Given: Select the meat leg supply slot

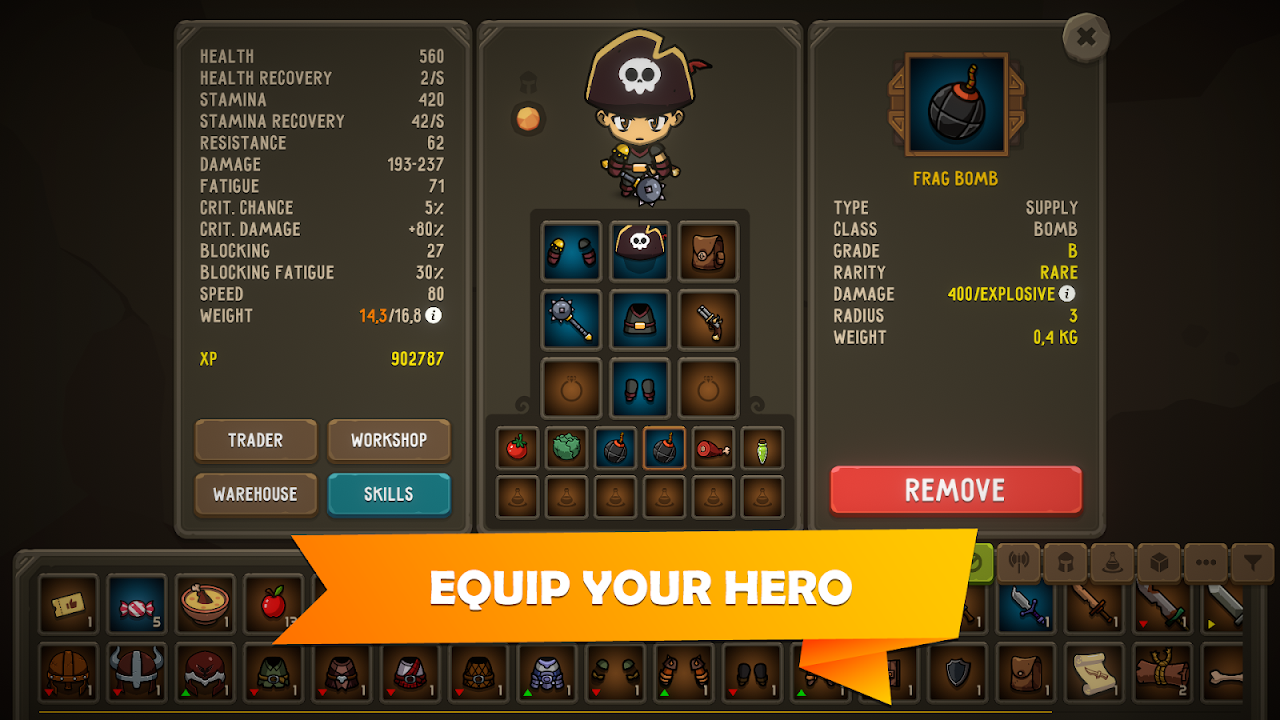Looking at the screenshot, I should [x=713, y=447].
